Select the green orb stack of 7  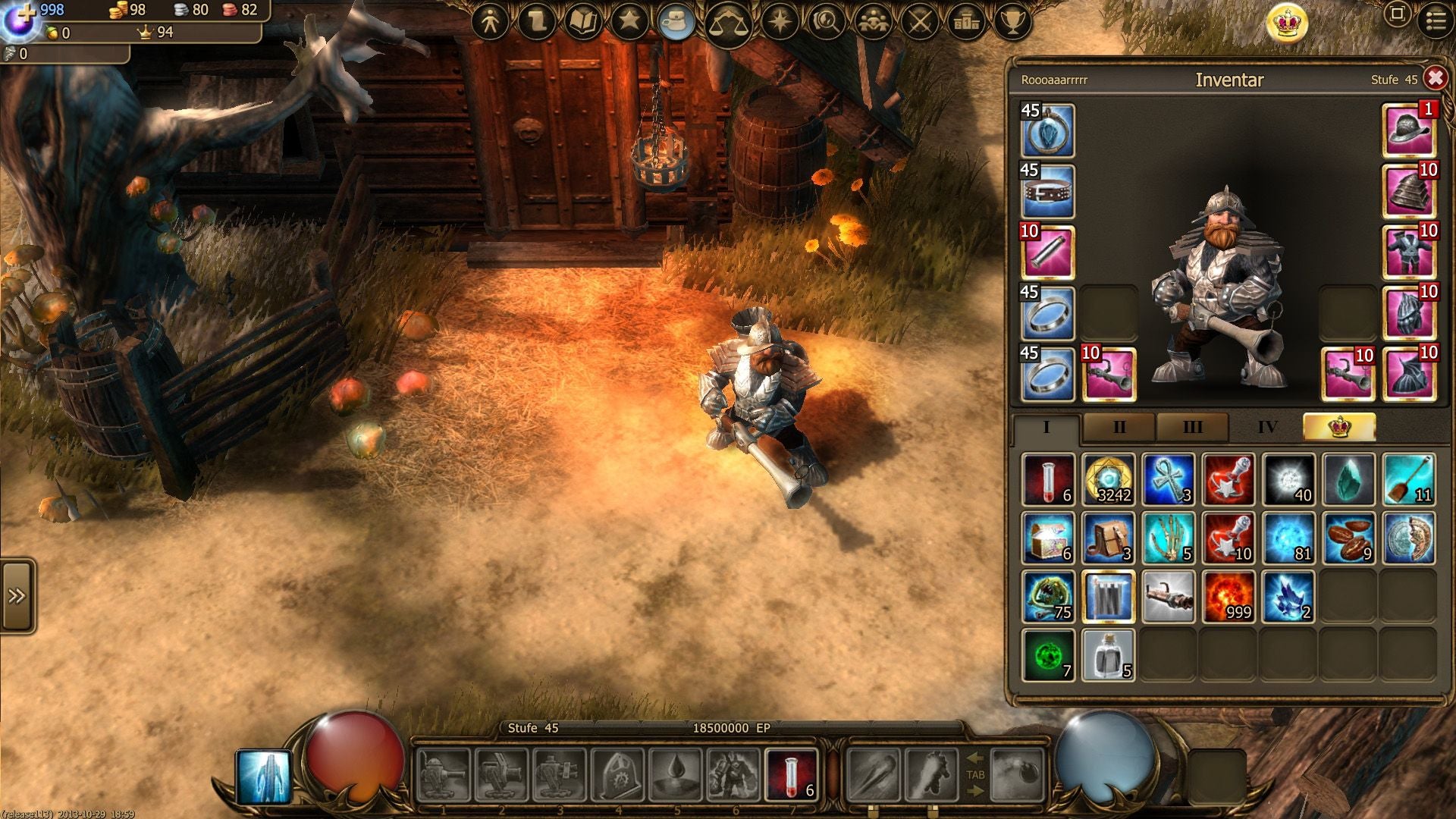(1048, 656)
